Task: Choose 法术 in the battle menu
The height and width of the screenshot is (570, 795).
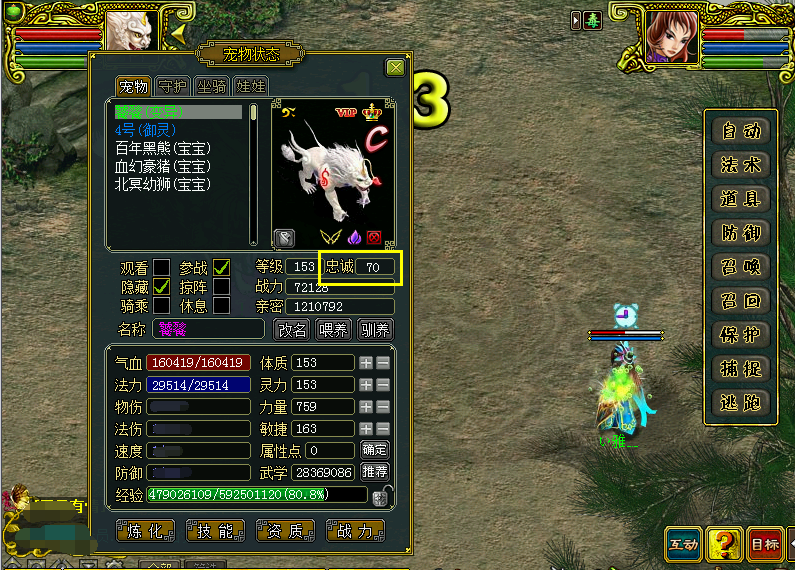Action: [x=741, y=164]
